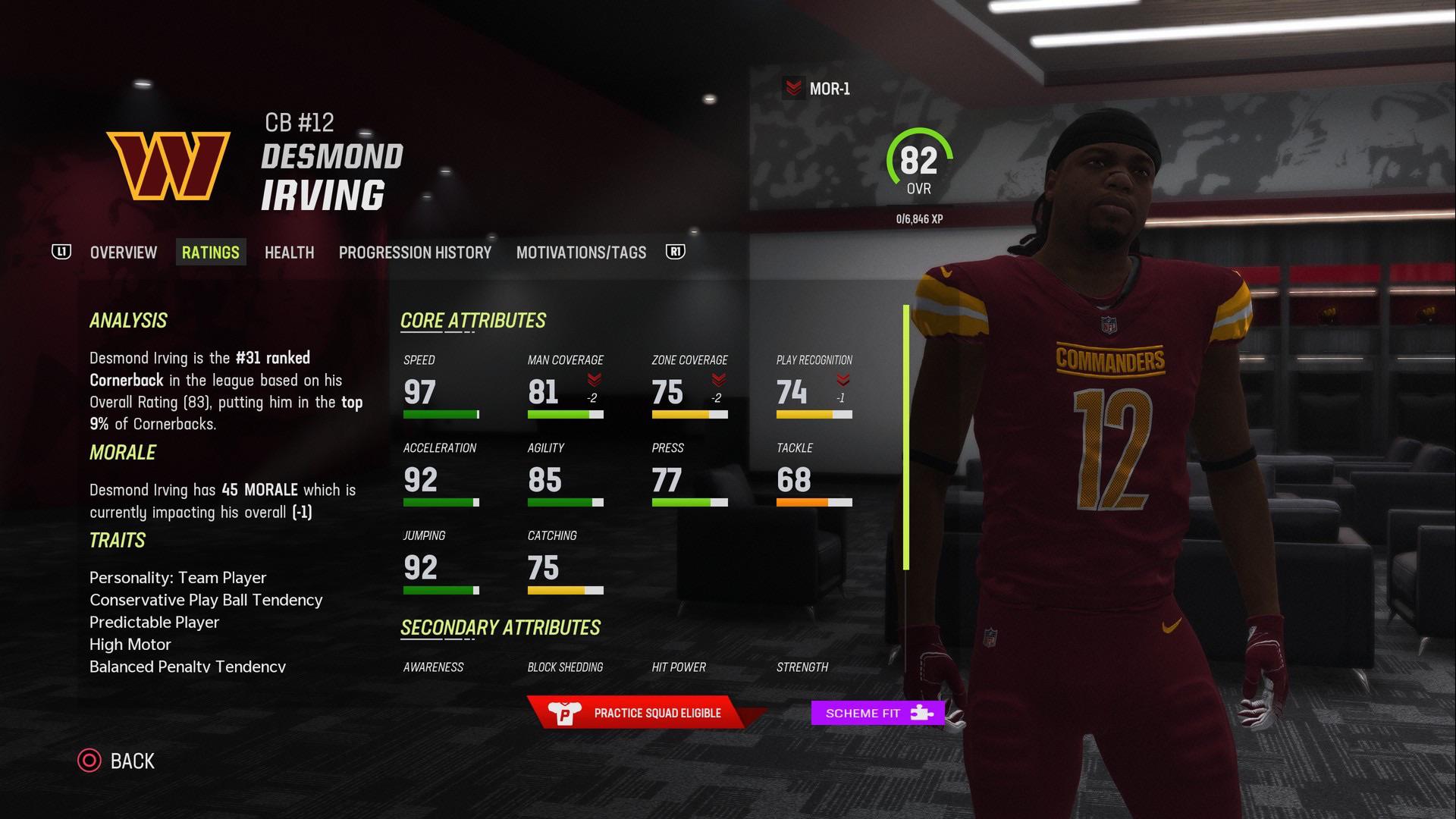The image size is (1456, 819).
Task: Expand the Secondary Attributes section
Action: coord(501,628)
